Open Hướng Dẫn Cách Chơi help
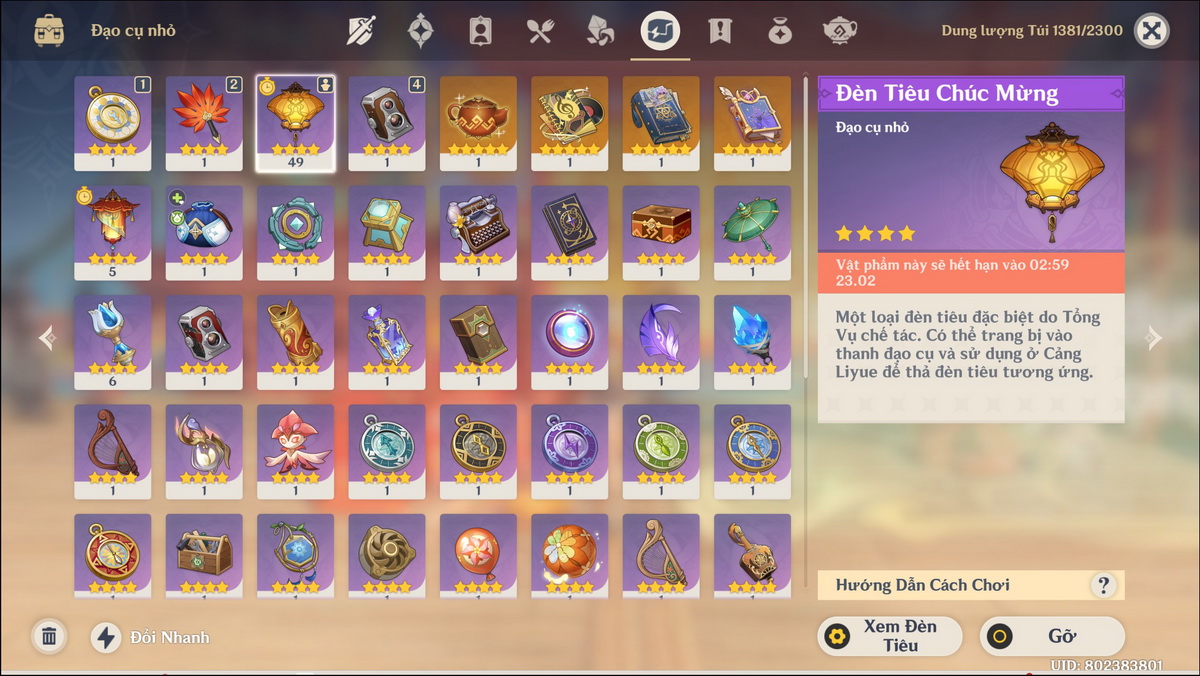Screen dimensions: 1200x676 click(1103, 585)
